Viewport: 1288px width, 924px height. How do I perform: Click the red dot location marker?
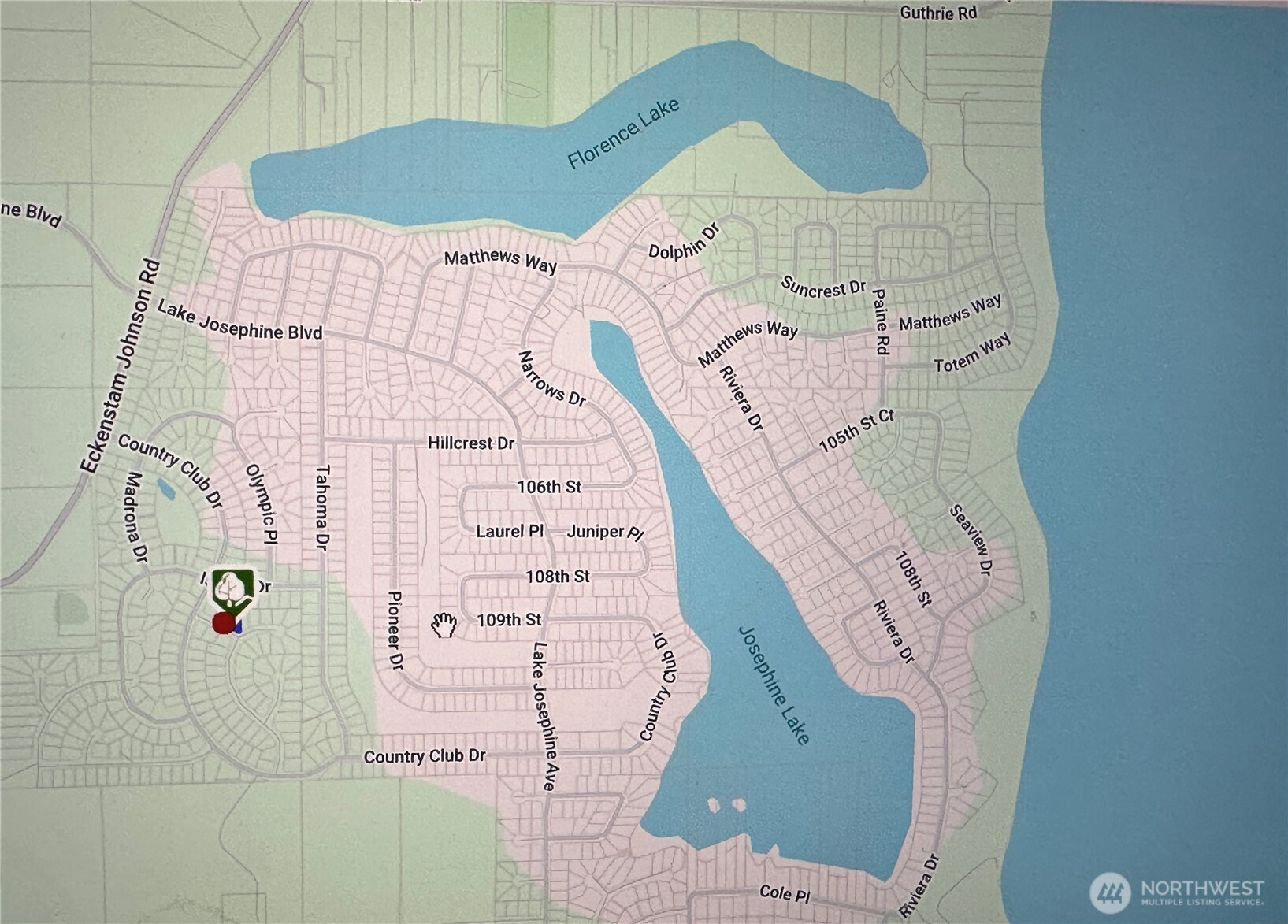tap(224, 624)
